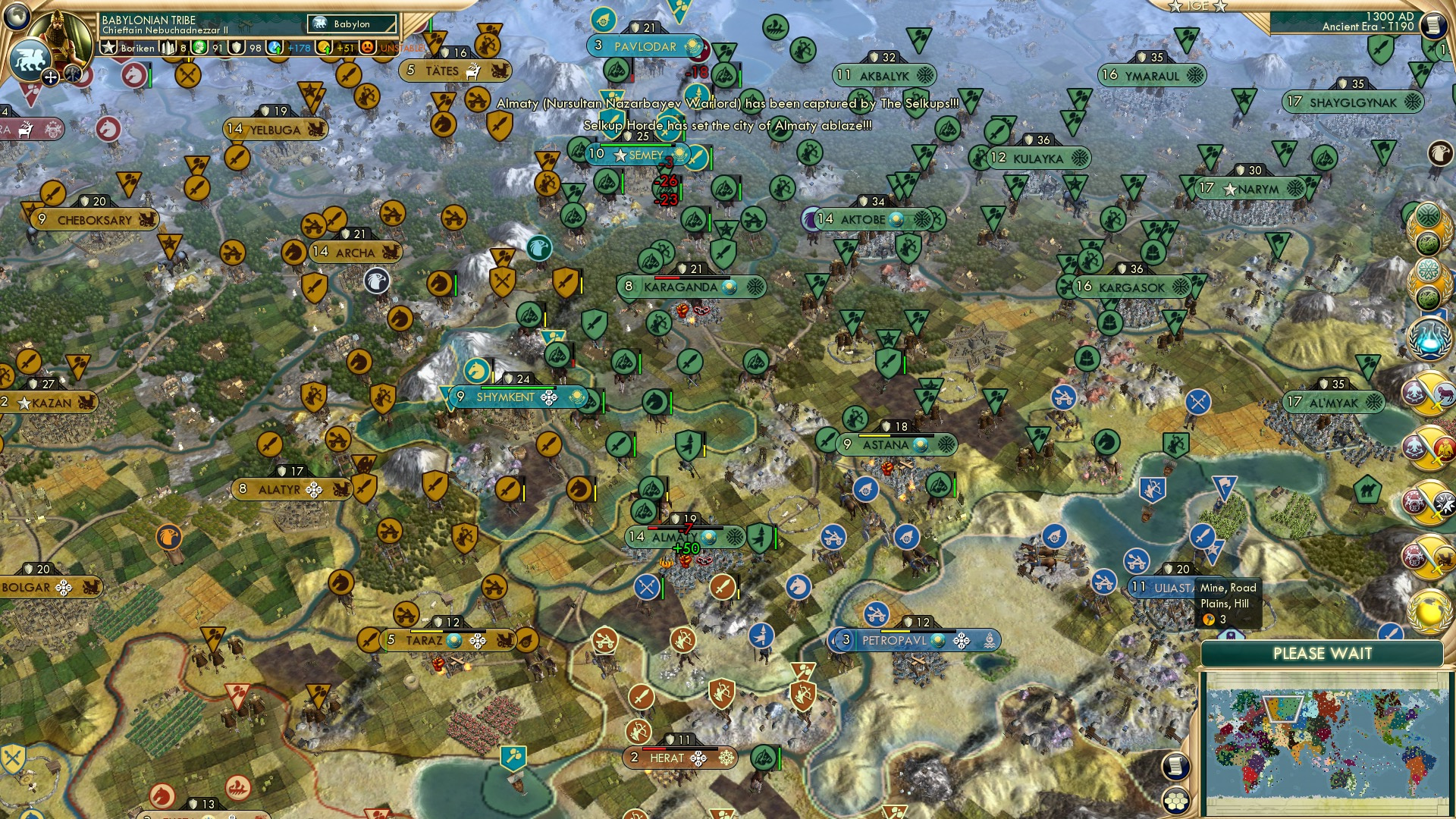This screenshot has width=1456, height=819.
Task: Toggle strategic view with the globe button top-left
Action: (x=17, y=15)
